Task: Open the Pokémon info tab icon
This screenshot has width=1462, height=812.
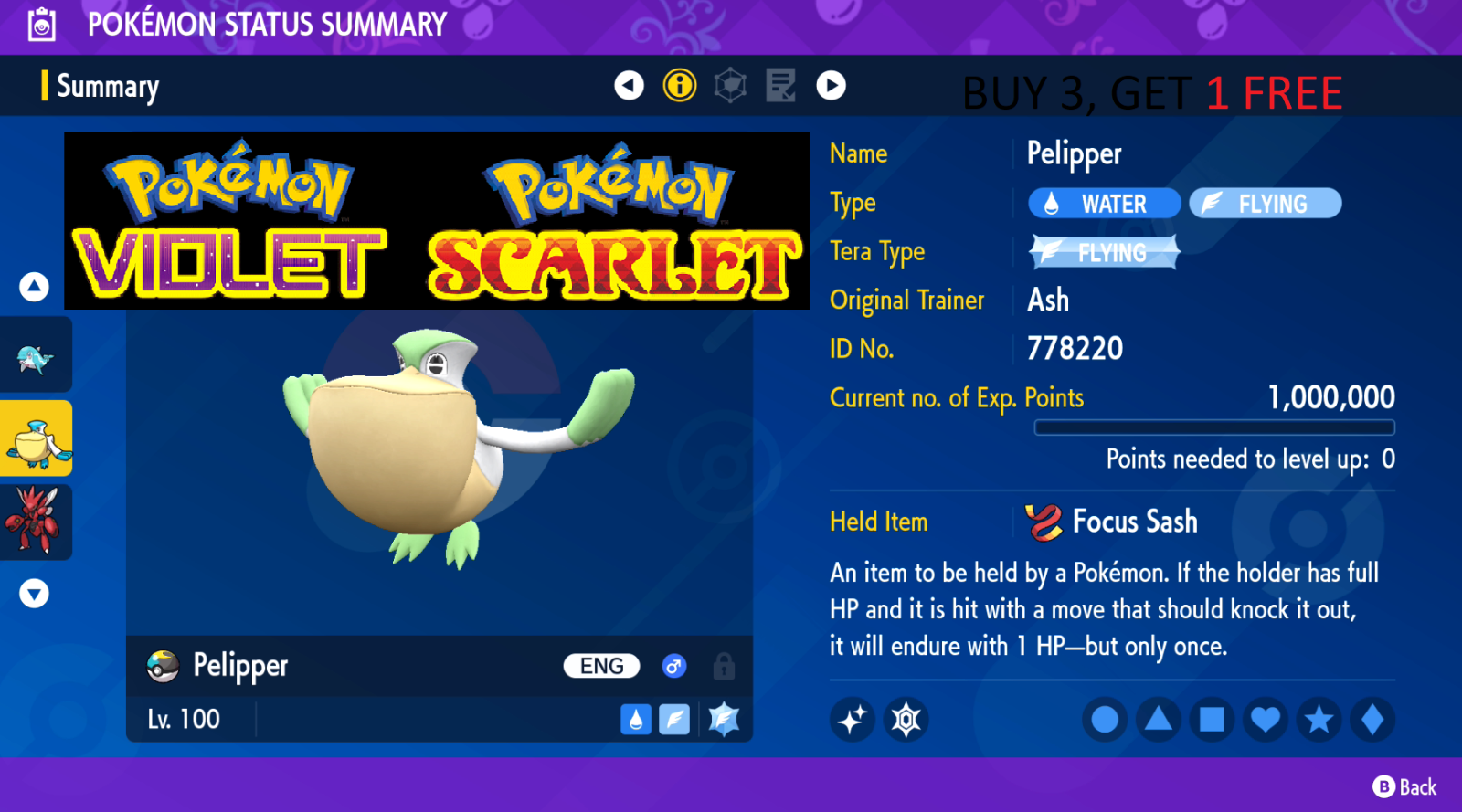Action: (680, 85)
